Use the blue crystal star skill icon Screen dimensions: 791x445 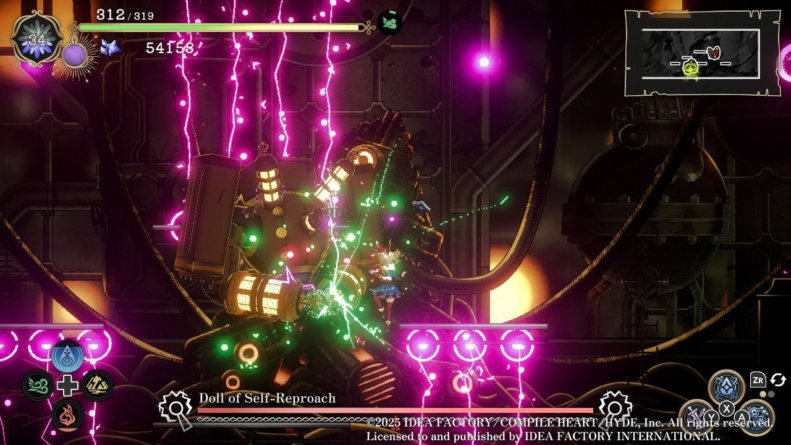coord(726,388)
